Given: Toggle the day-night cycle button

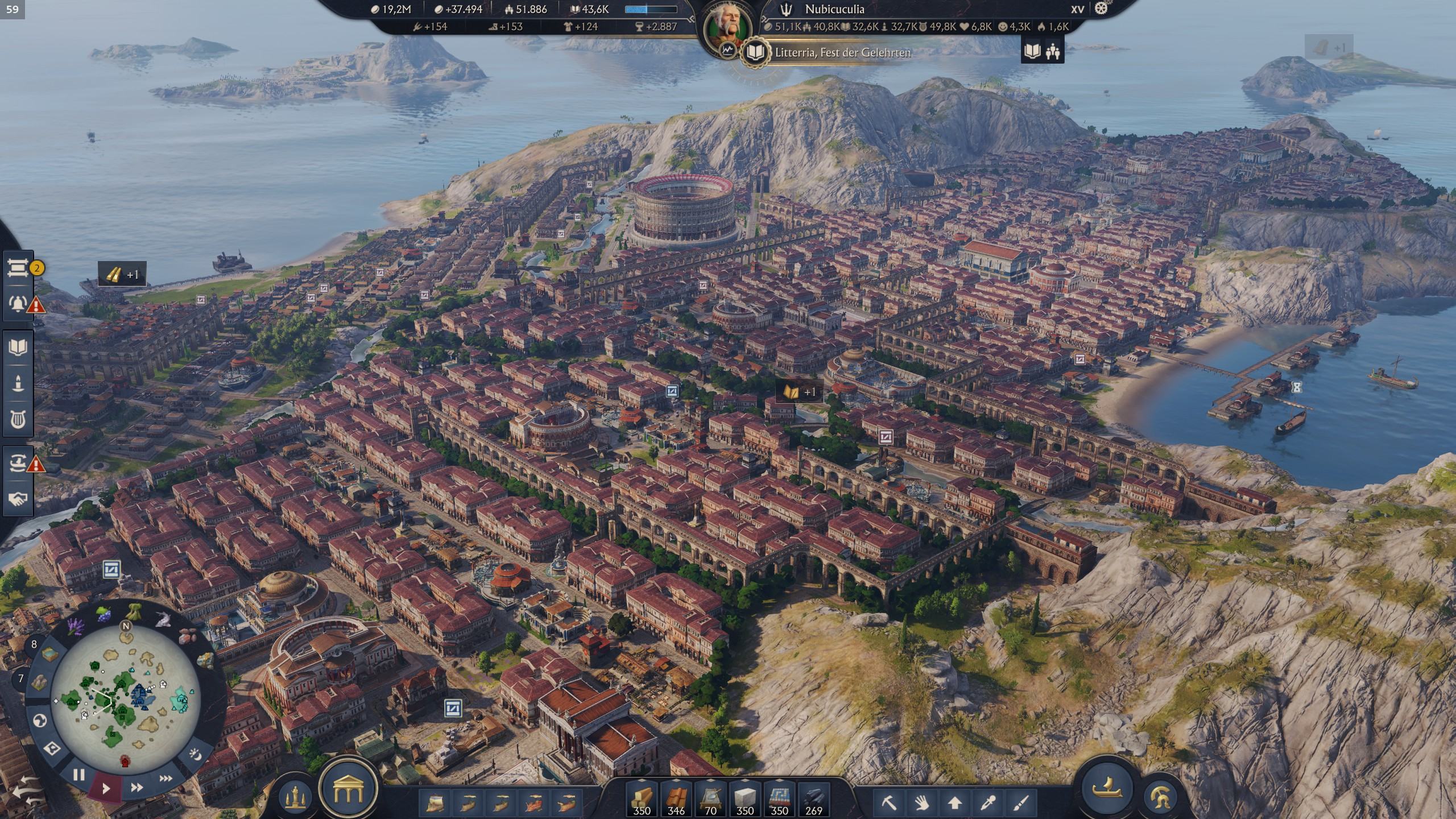Looking at the screenshot, I should (x=195, y=756).
